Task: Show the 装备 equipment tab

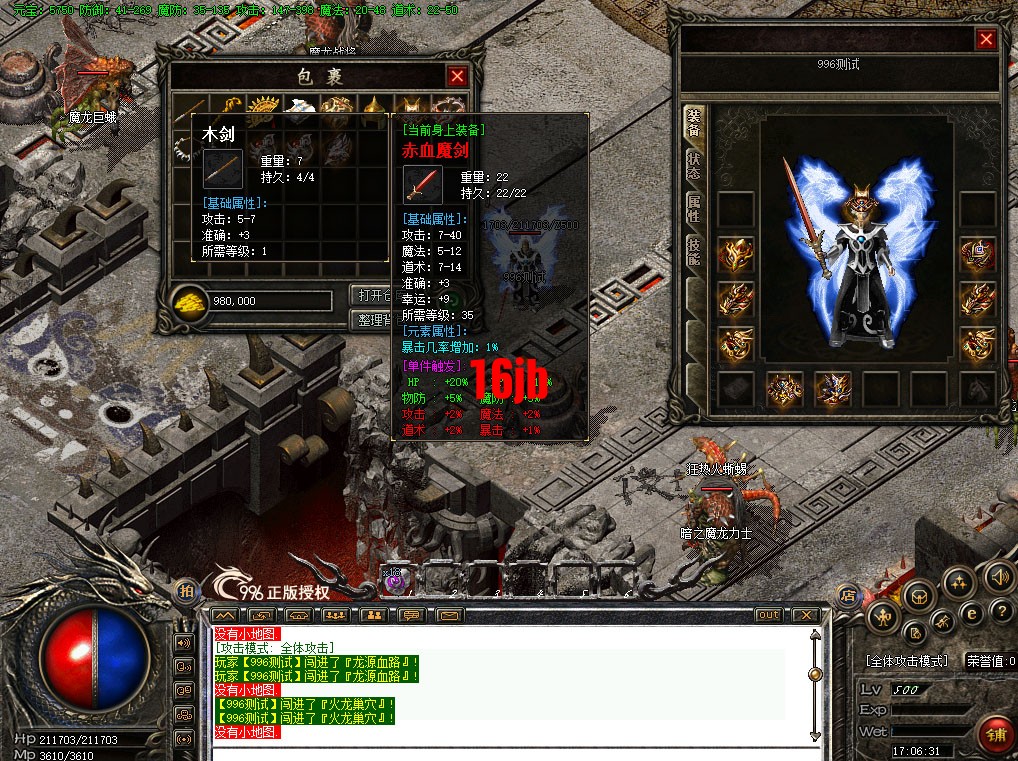Action: coord(693,123)
